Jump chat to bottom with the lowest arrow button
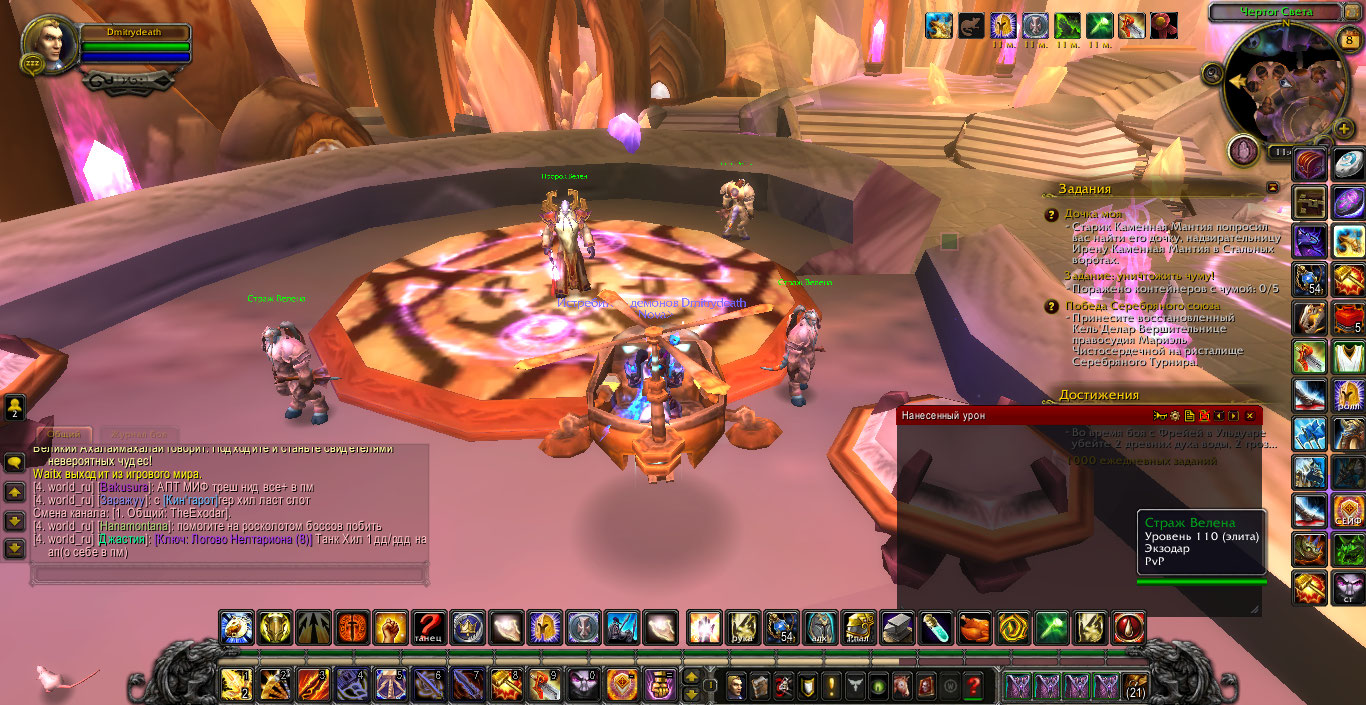This screenshot has width=1366, height=705. pyautogui.click(x=14, y=548)
